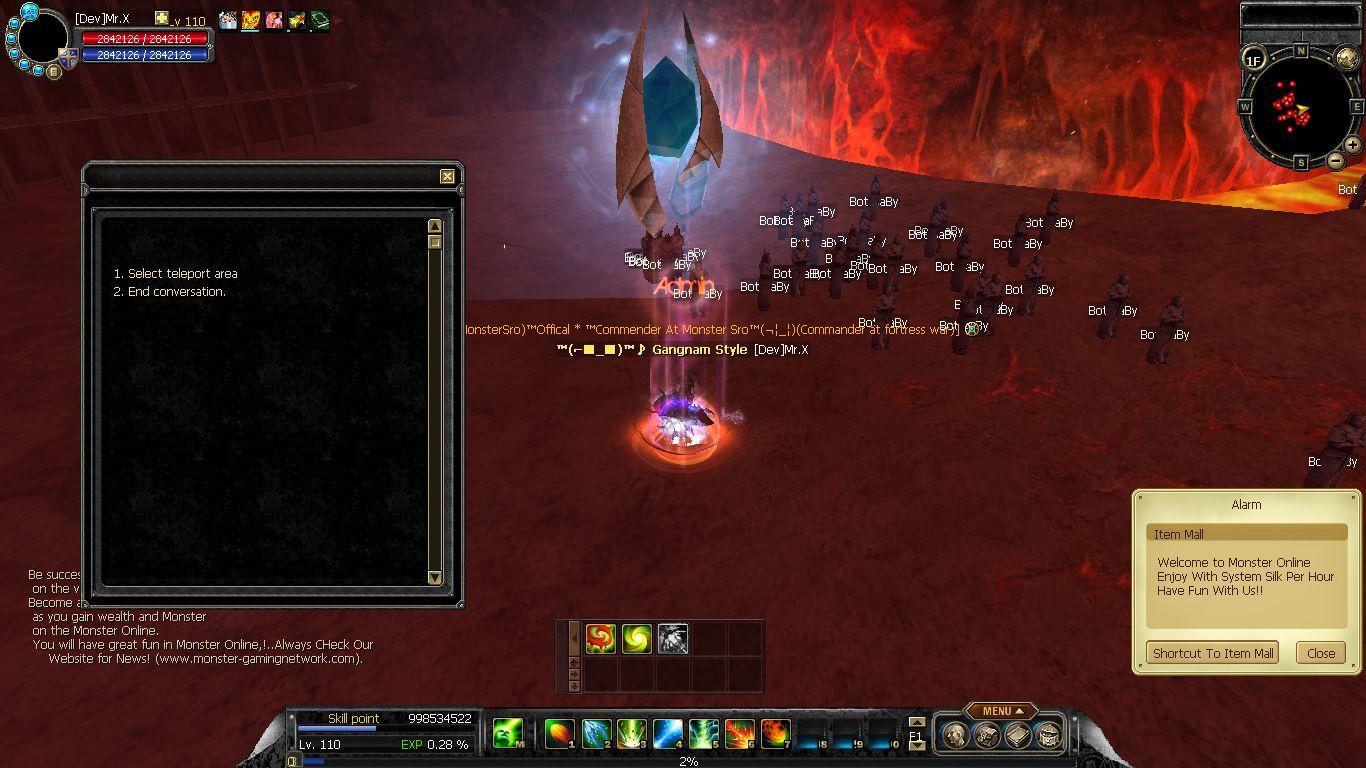Choose "End conversation" in the dialogue
This screenshot has height=768, width=1366.
[176, 292]
